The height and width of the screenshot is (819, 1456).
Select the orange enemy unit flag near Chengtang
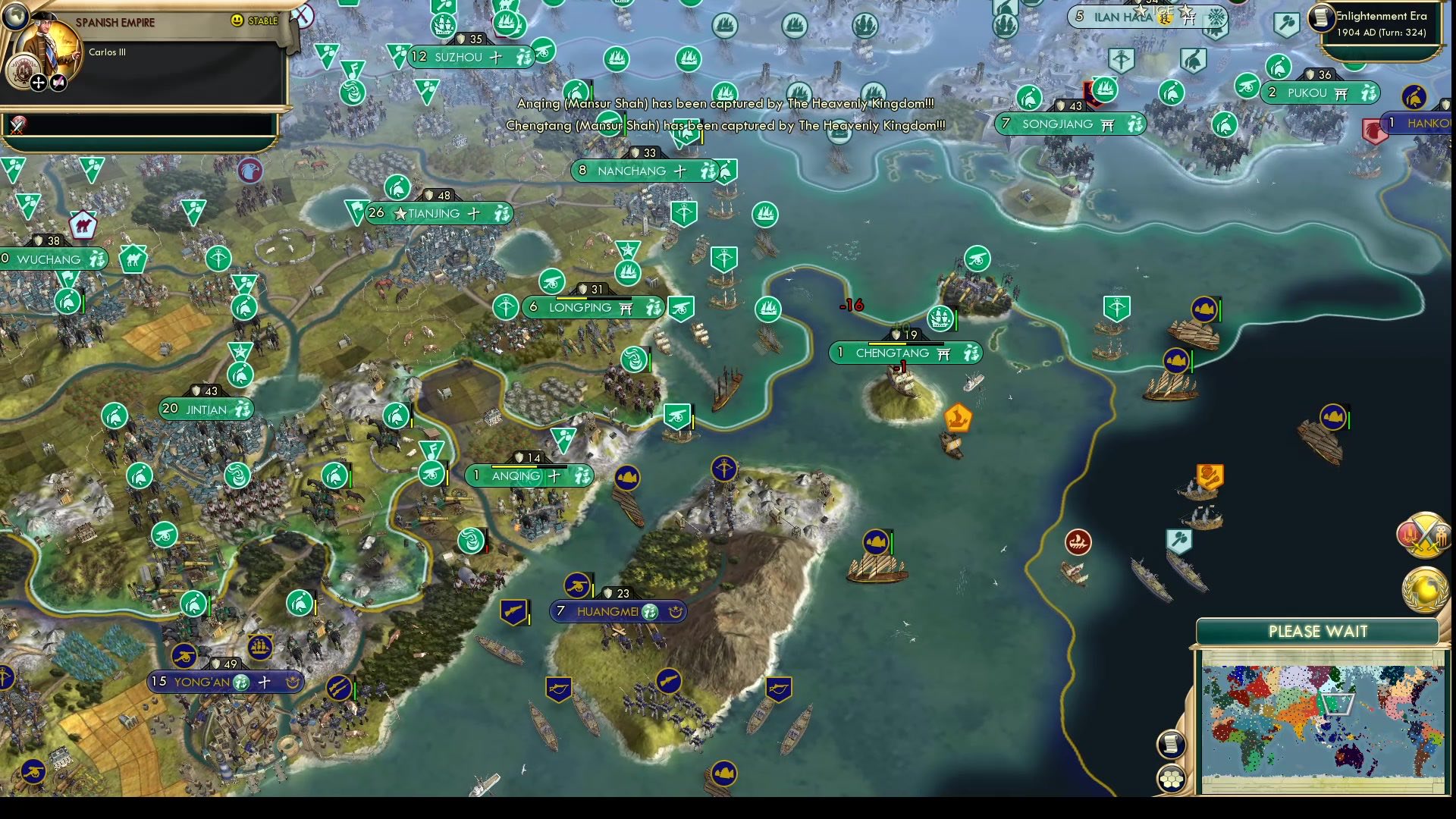tap(959, 418)
